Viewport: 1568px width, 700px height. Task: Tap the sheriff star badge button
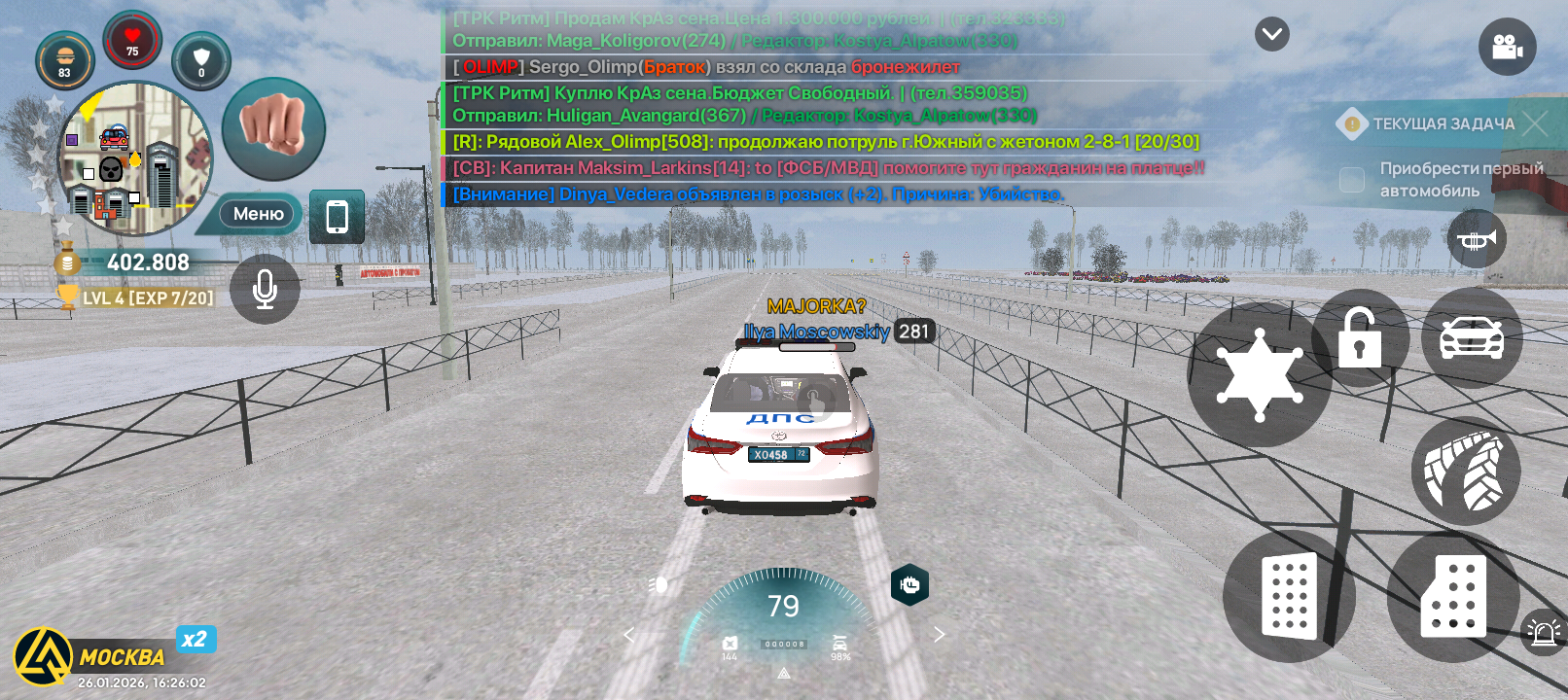pyautogui.click(x=1259, y=374)
